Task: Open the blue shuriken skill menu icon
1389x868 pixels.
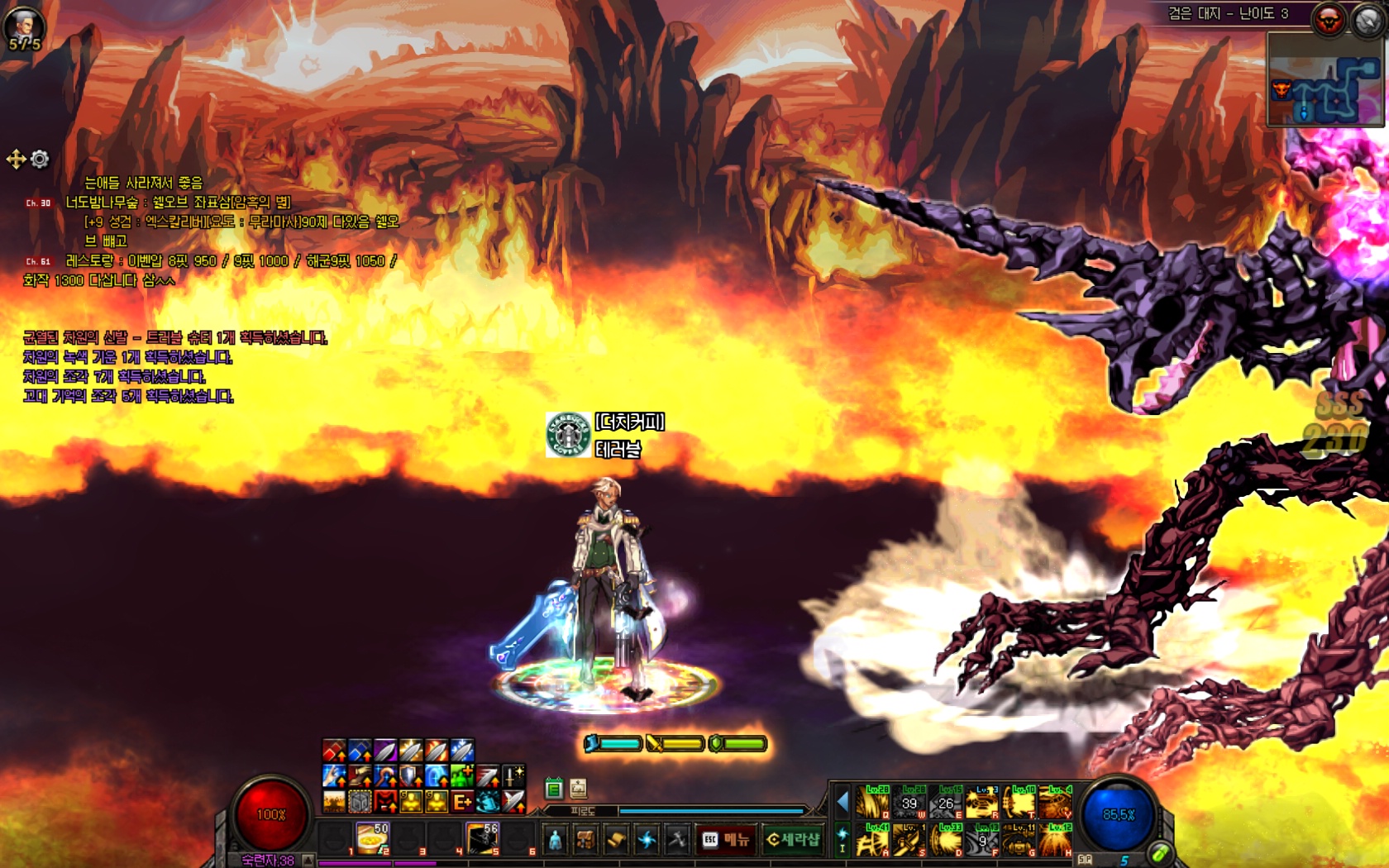Action: [x=647, y=840]
